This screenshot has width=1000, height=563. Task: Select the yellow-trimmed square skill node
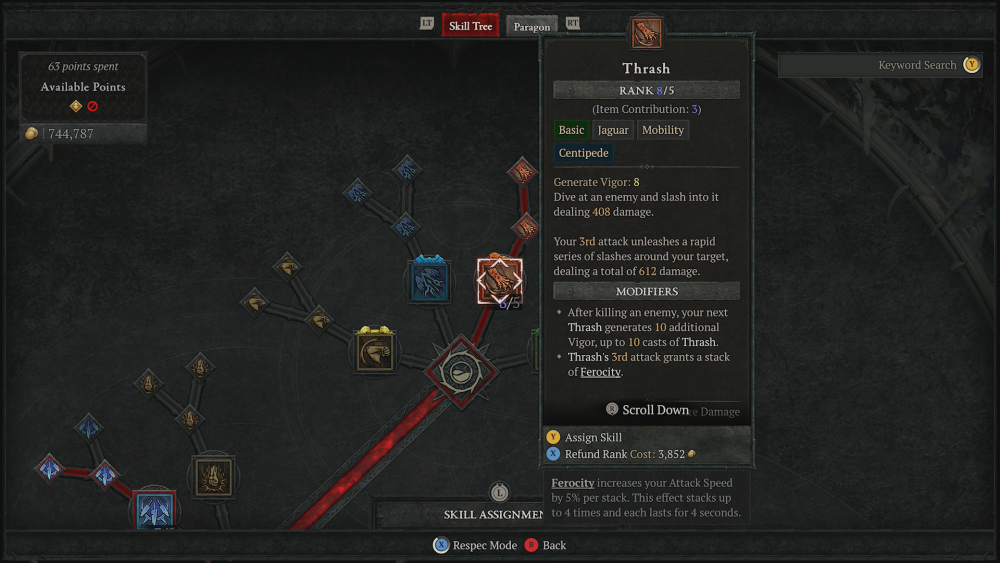click(x=375, y=351)
